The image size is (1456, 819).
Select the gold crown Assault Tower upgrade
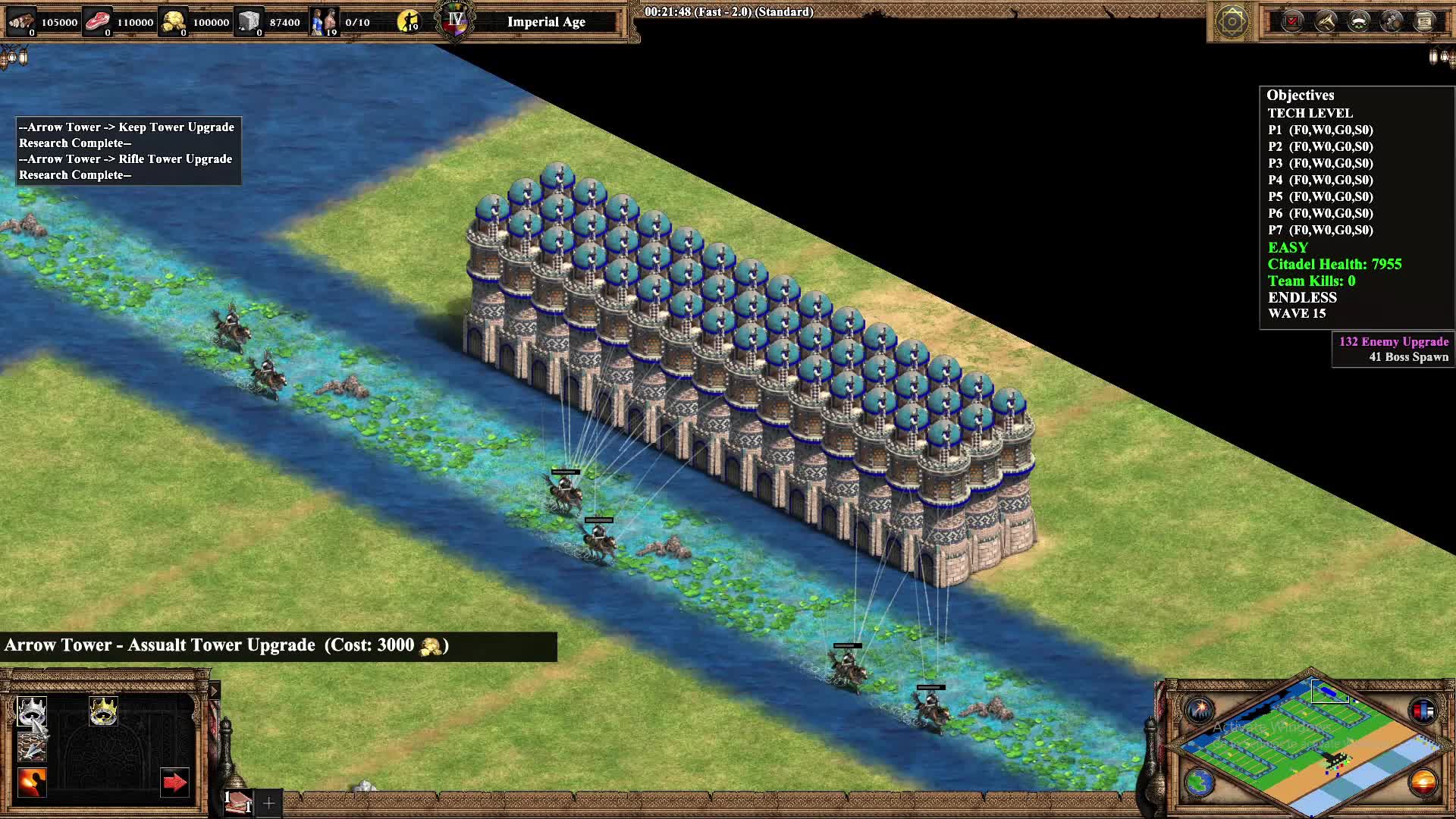pos(103,711)
